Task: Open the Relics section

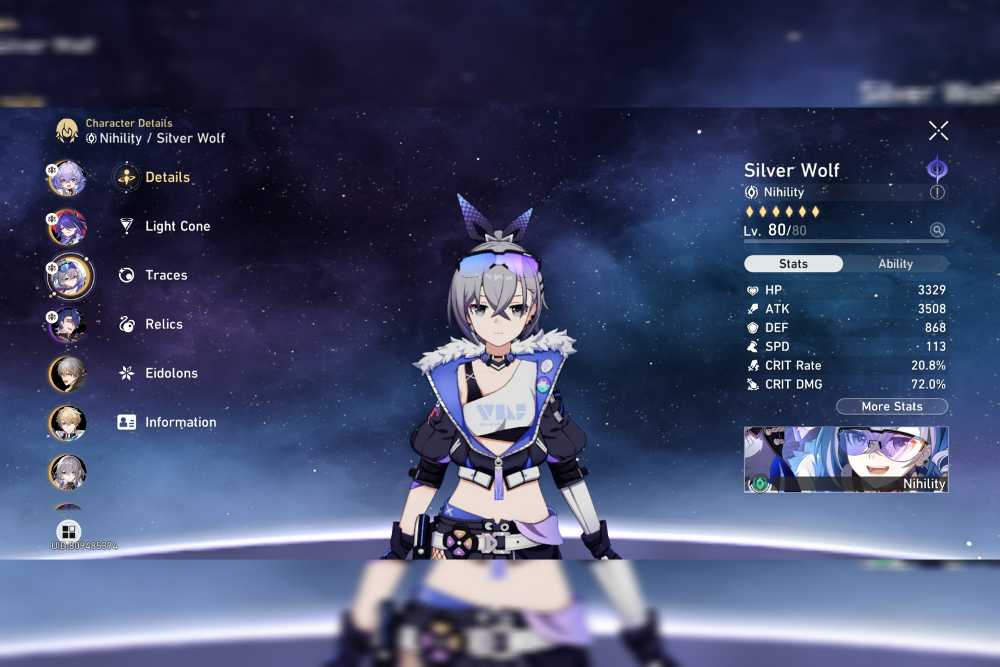Action: point(163,325)
